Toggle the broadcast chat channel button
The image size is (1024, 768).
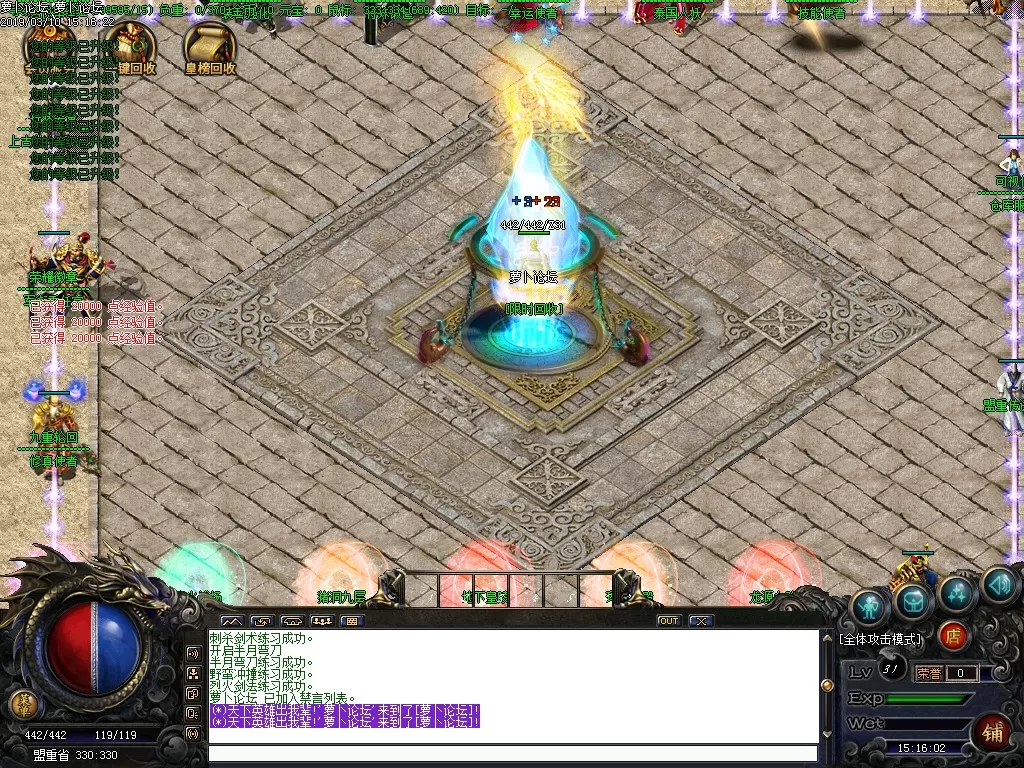click(192, 733)
